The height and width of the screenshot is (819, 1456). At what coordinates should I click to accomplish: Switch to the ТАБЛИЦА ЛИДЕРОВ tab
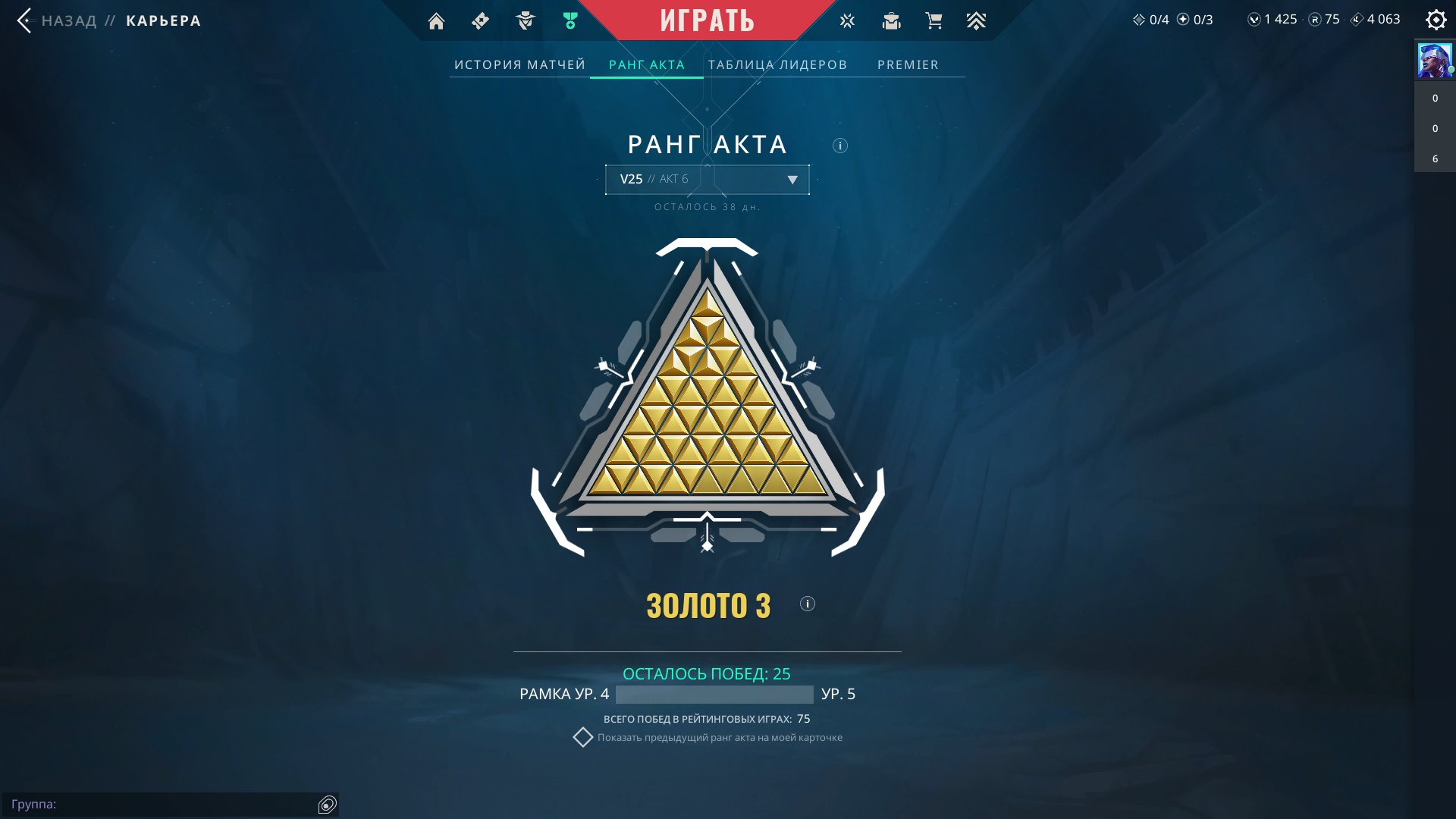click(777, 64)
